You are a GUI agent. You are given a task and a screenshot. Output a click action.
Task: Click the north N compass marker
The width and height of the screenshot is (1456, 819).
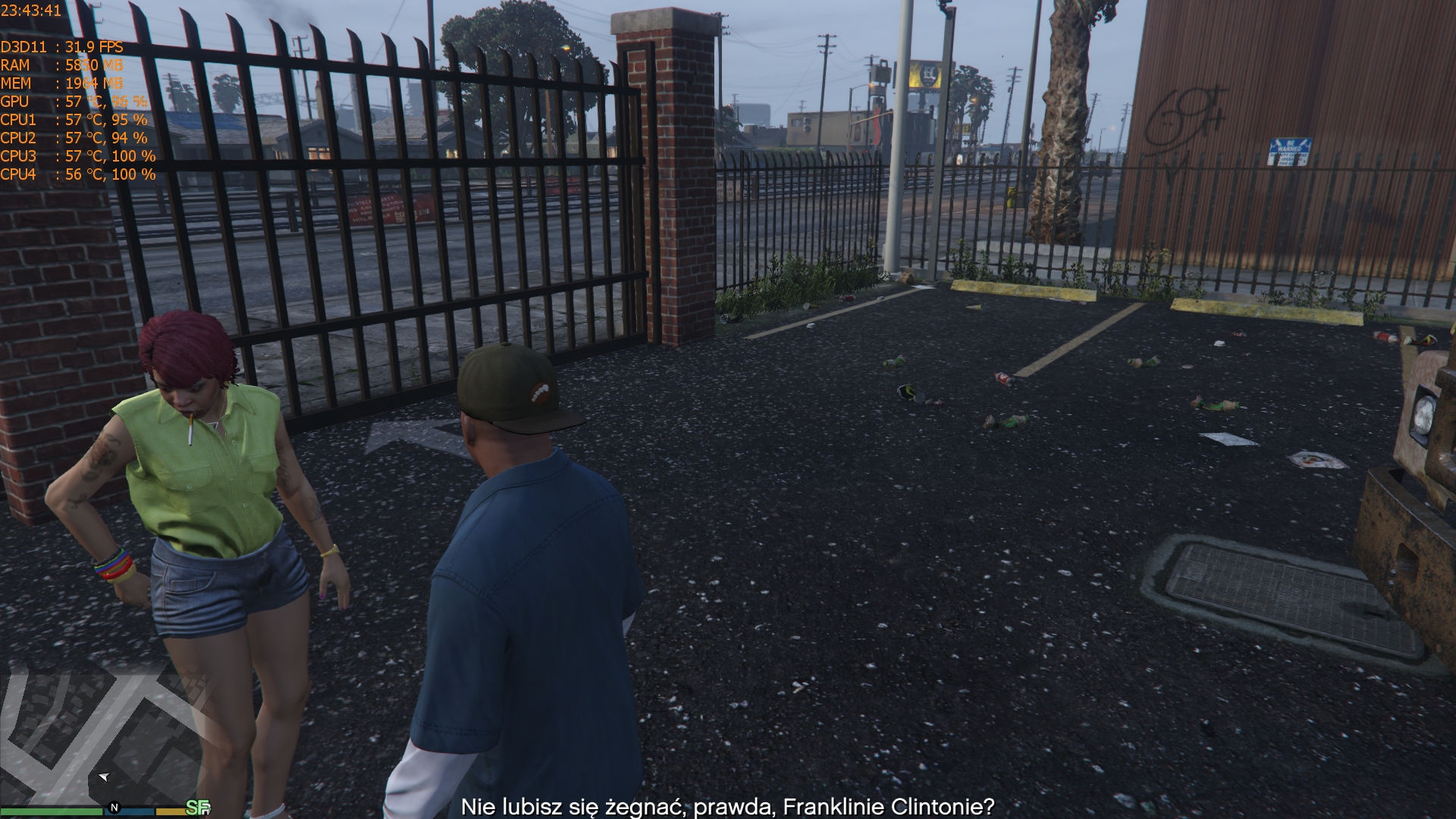pyautogui.click(x=115, y=808)
